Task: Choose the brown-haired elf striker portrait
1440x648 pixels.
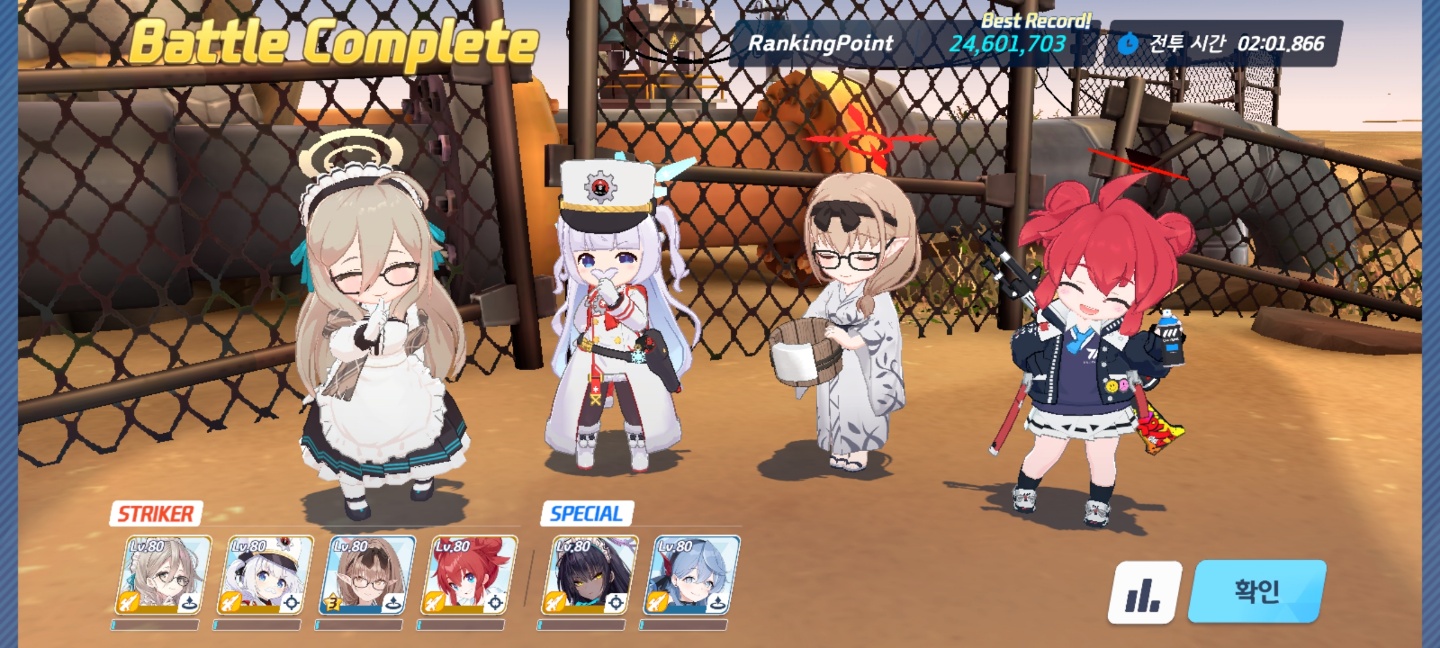Action: [367, 576]
